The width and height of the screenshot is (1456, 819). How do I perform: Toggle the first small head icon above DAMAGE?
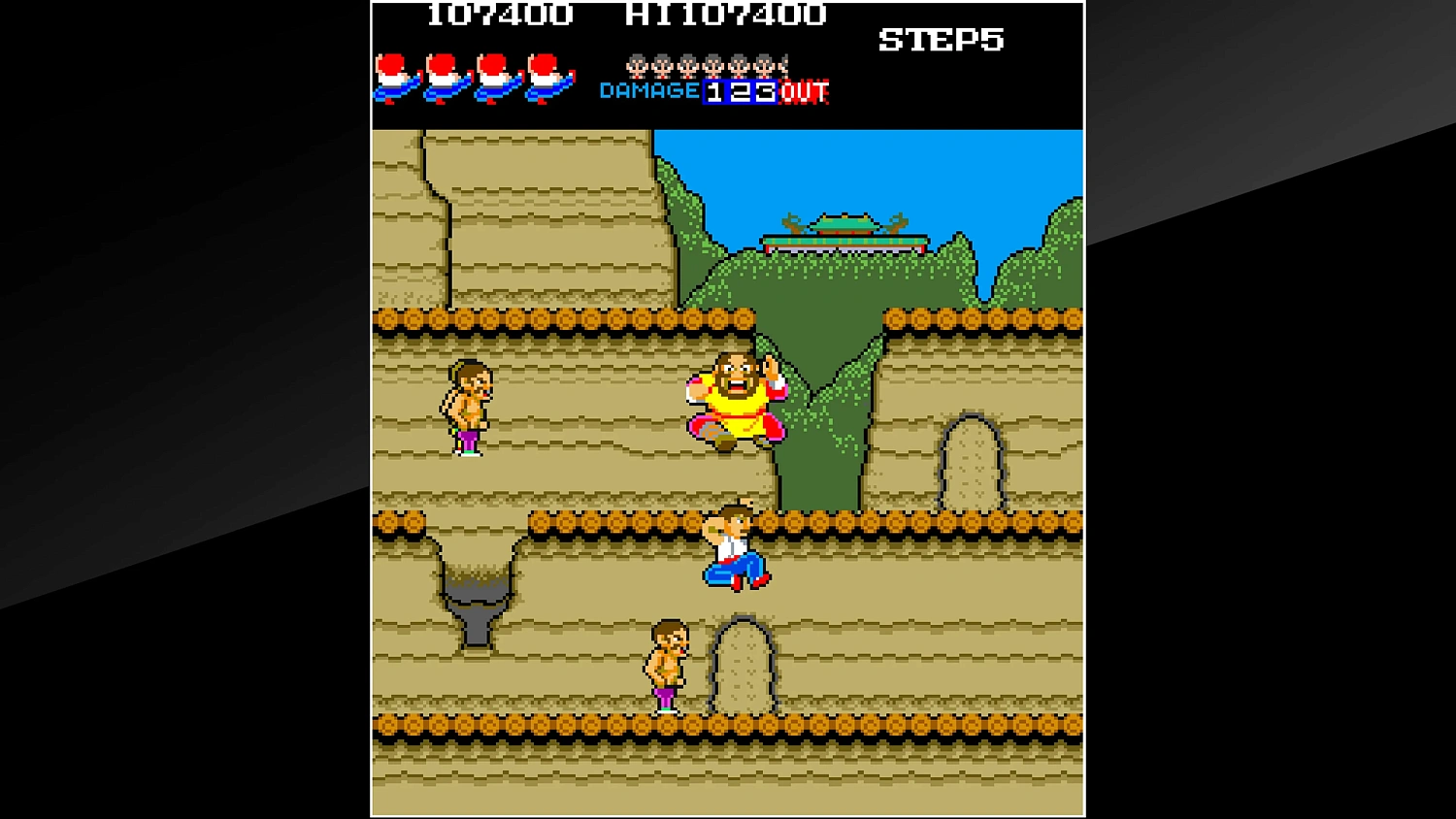(x=636, y=65)
